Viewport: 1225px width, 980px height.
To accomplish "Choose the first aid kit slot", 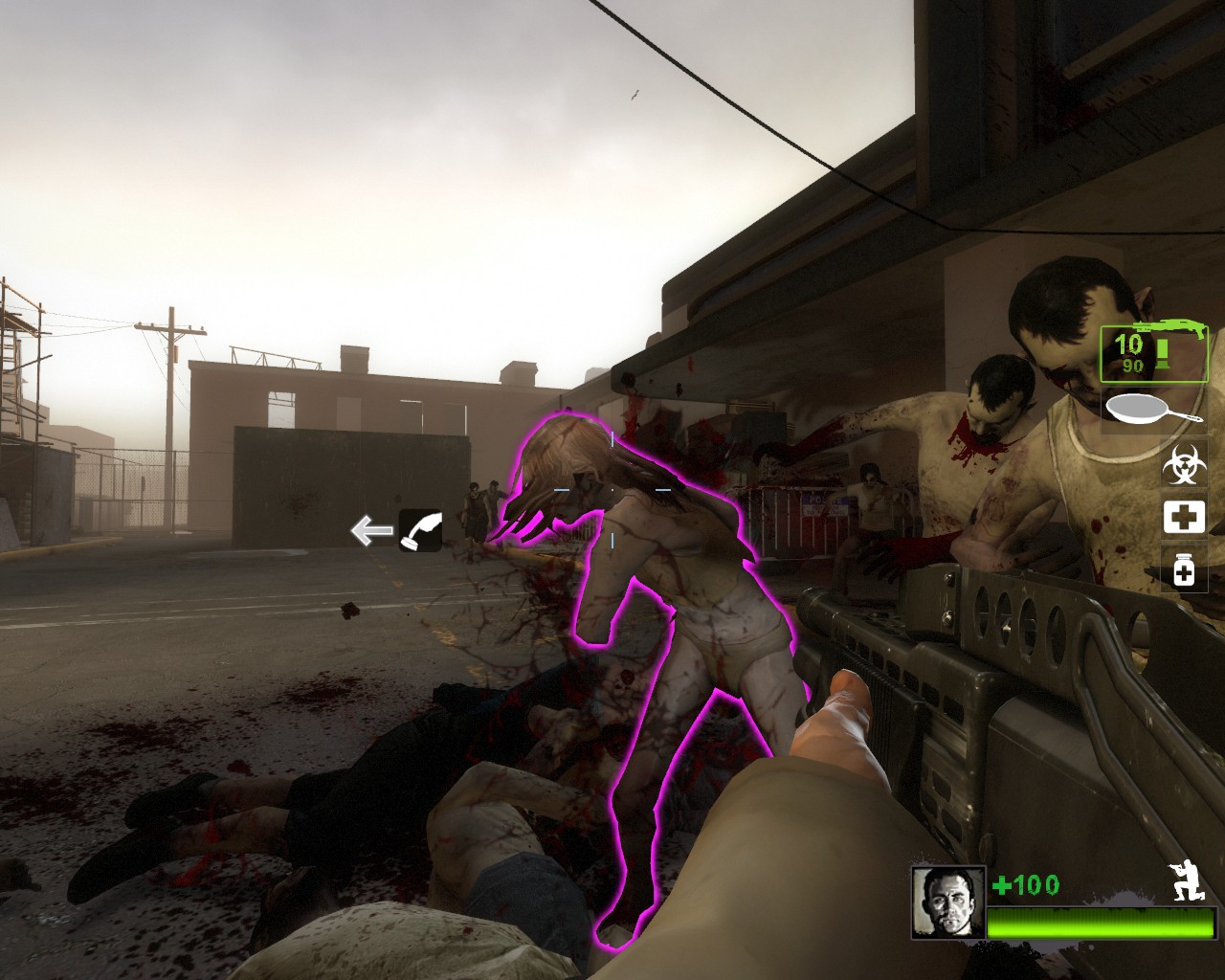I will tap(1184, 517).
